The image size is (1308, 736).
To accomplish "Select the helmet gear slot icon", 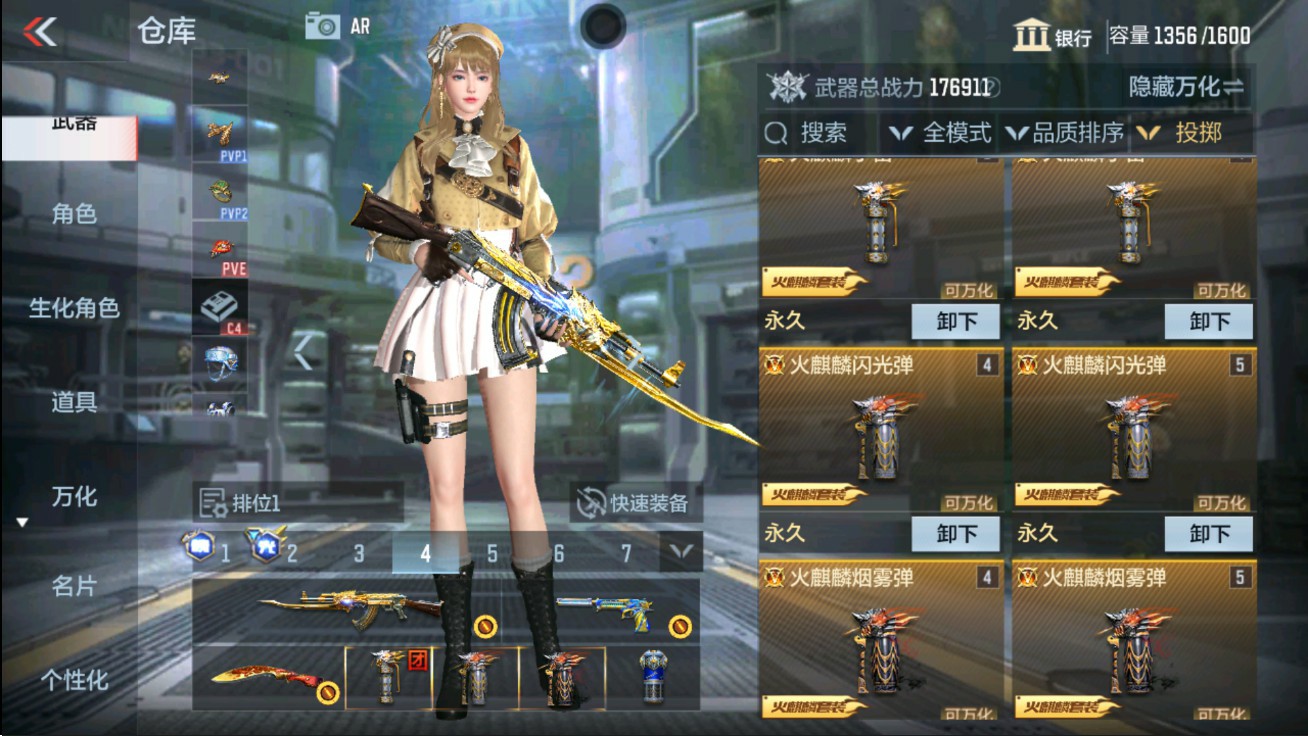I will 222,365.
